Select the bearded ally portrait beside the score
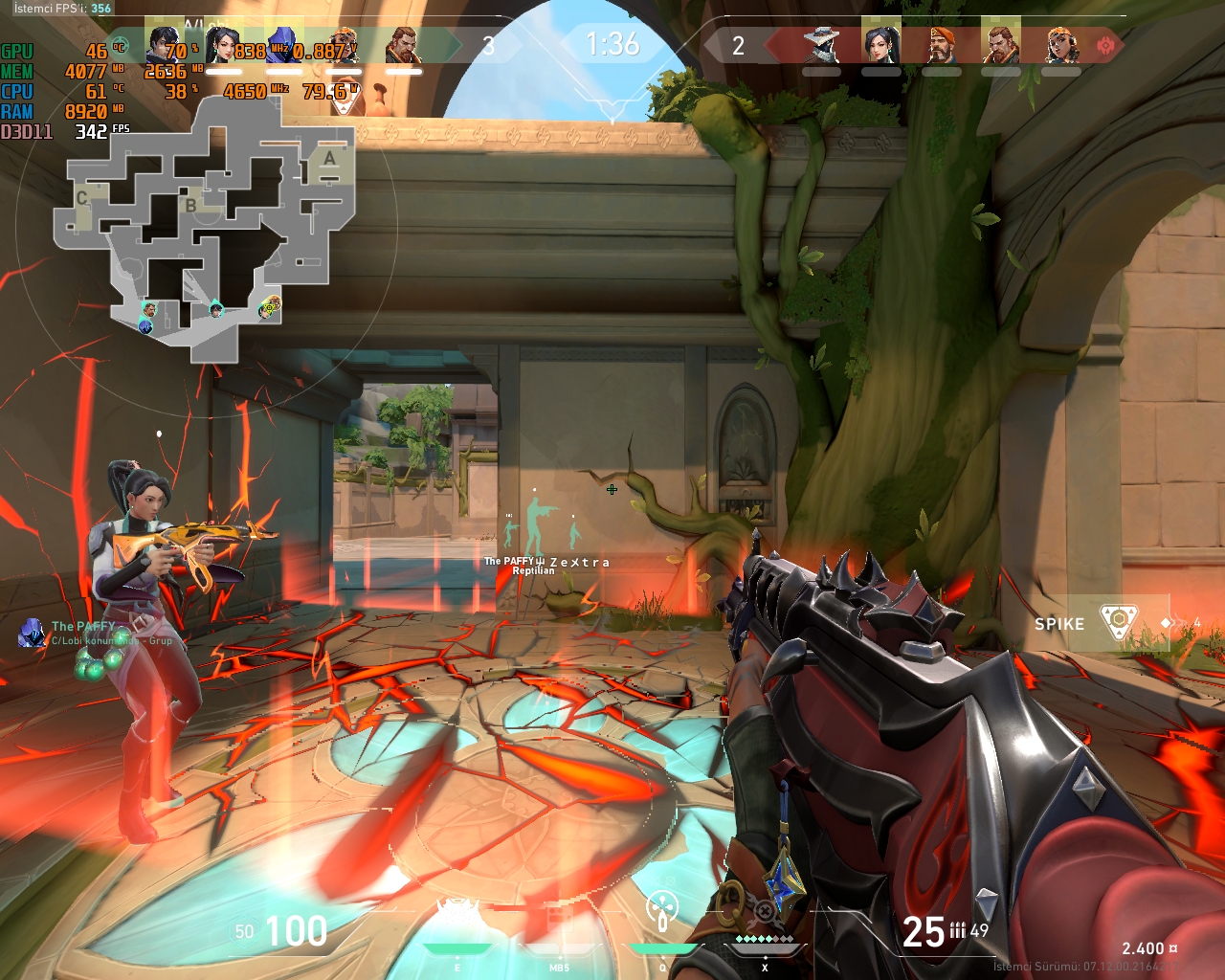 click(403, 45)
